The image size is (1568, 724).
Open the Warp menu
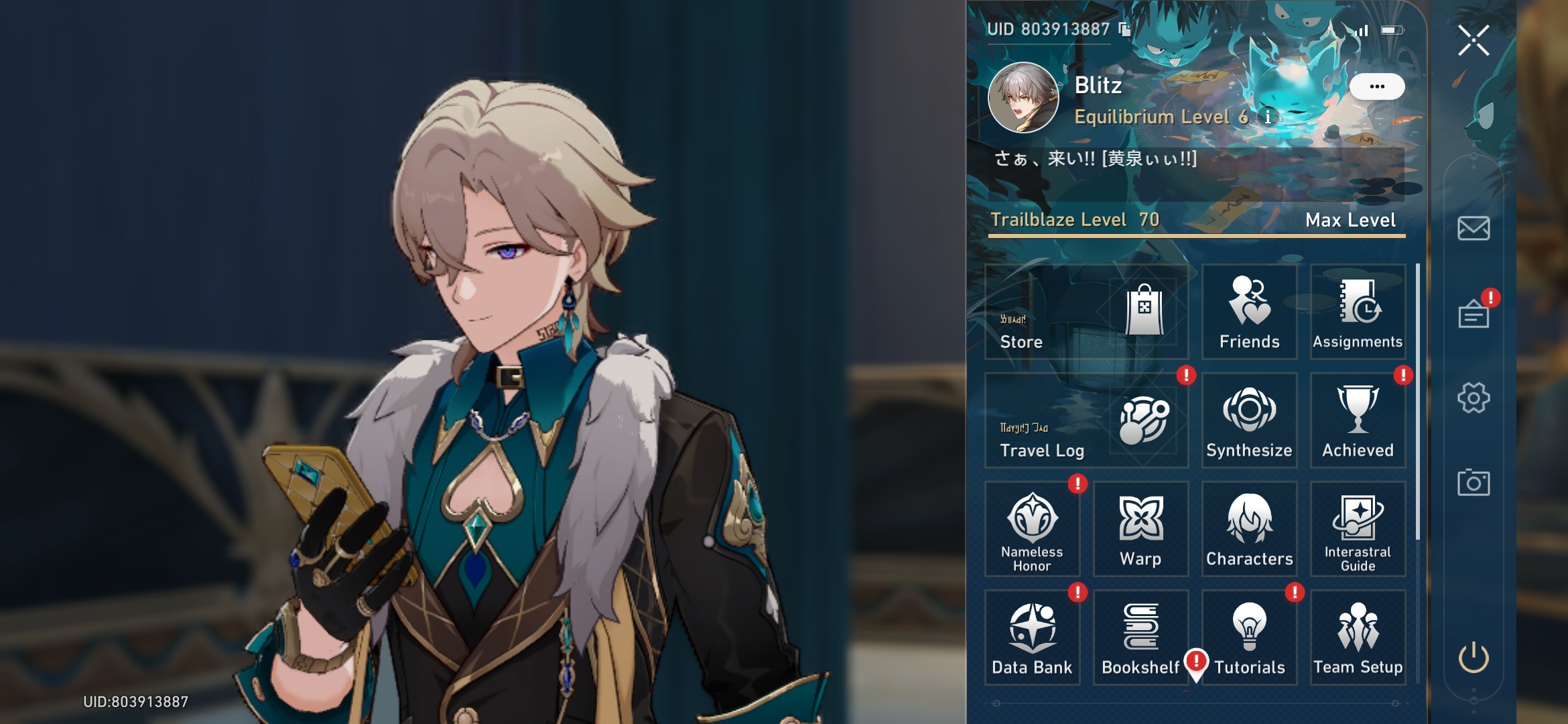[1139, 530]
